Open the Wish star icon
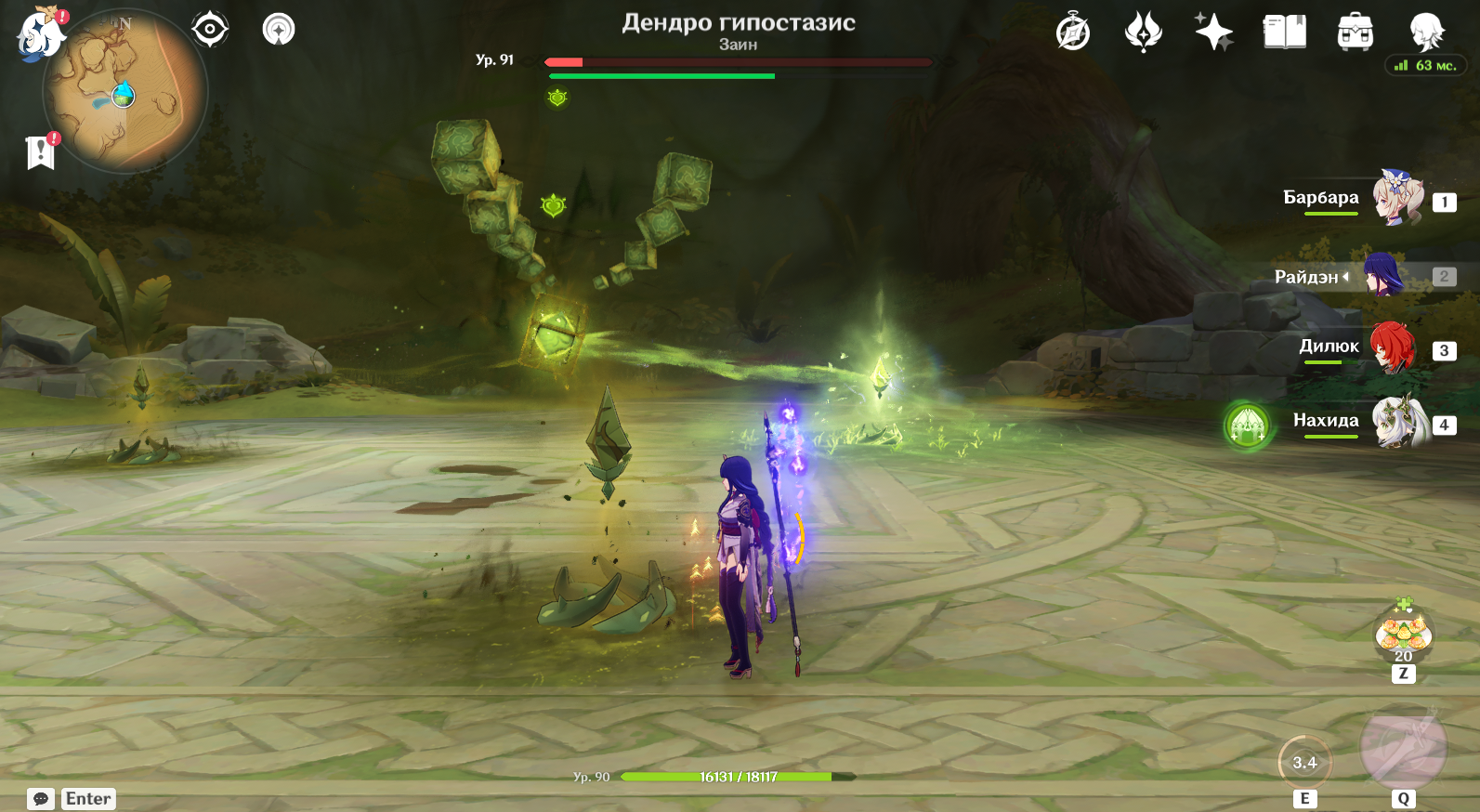The height and width of the screenshot is (812, 1480). [1213, 33]
